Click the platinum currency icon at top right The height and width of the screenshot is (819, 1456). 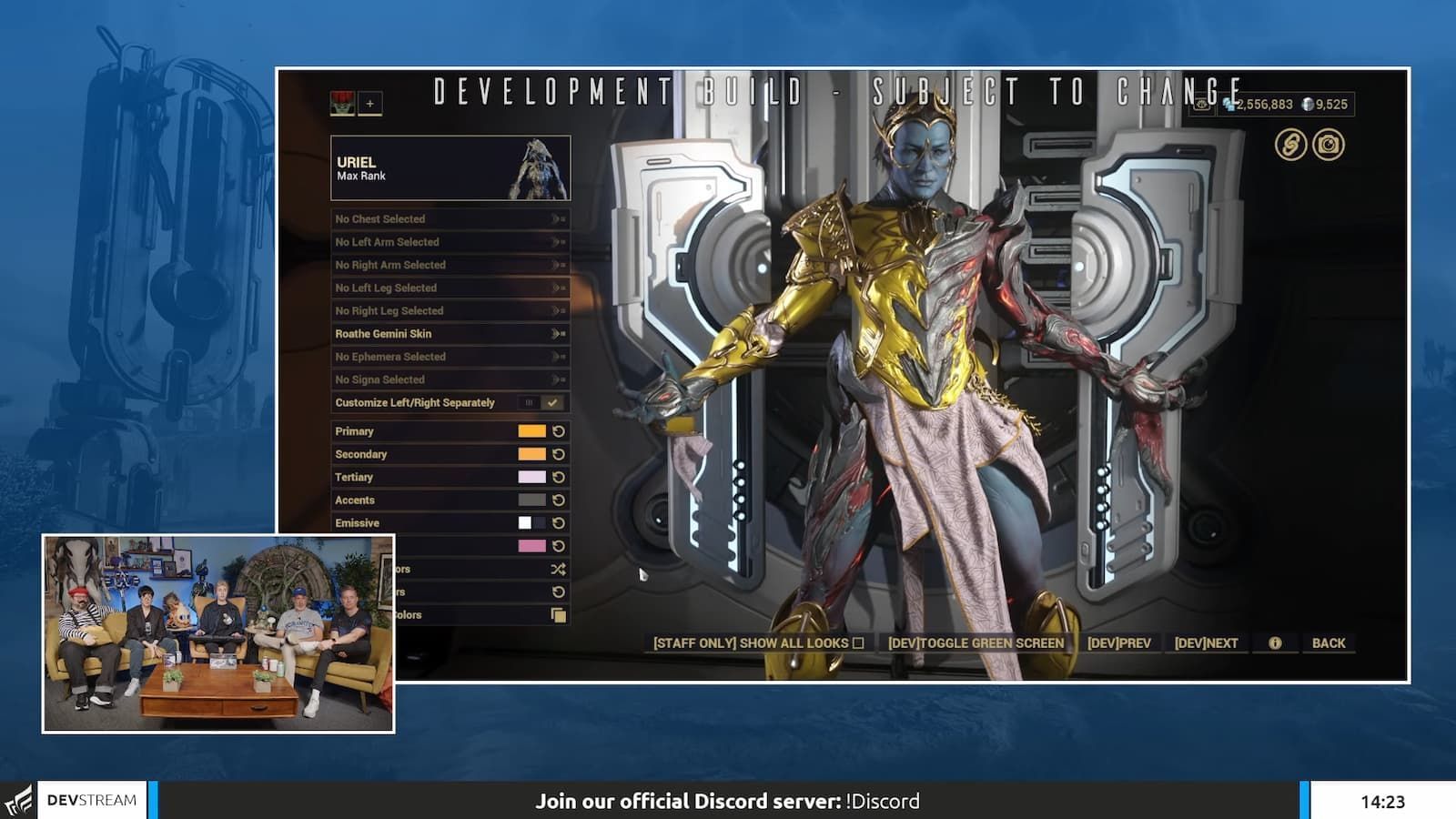(x=1308, y=105)
